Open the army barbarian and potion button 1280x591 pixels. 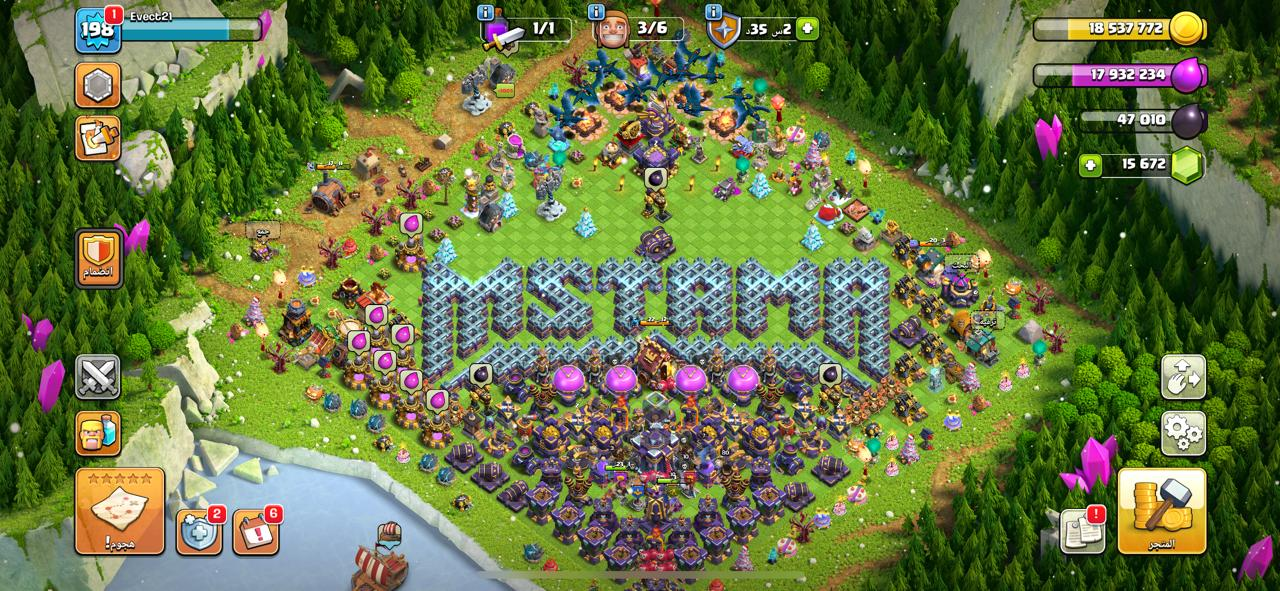click(x=98, y=433)
